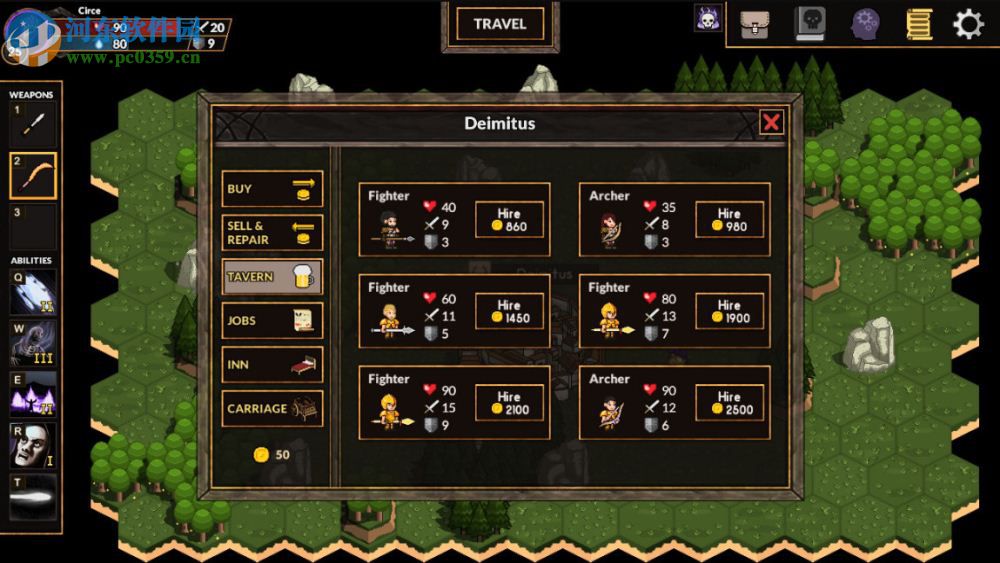Close the Deimitus town window
Image resolution: width=1000 pixels, height=563 pixels.
[771, 122]
